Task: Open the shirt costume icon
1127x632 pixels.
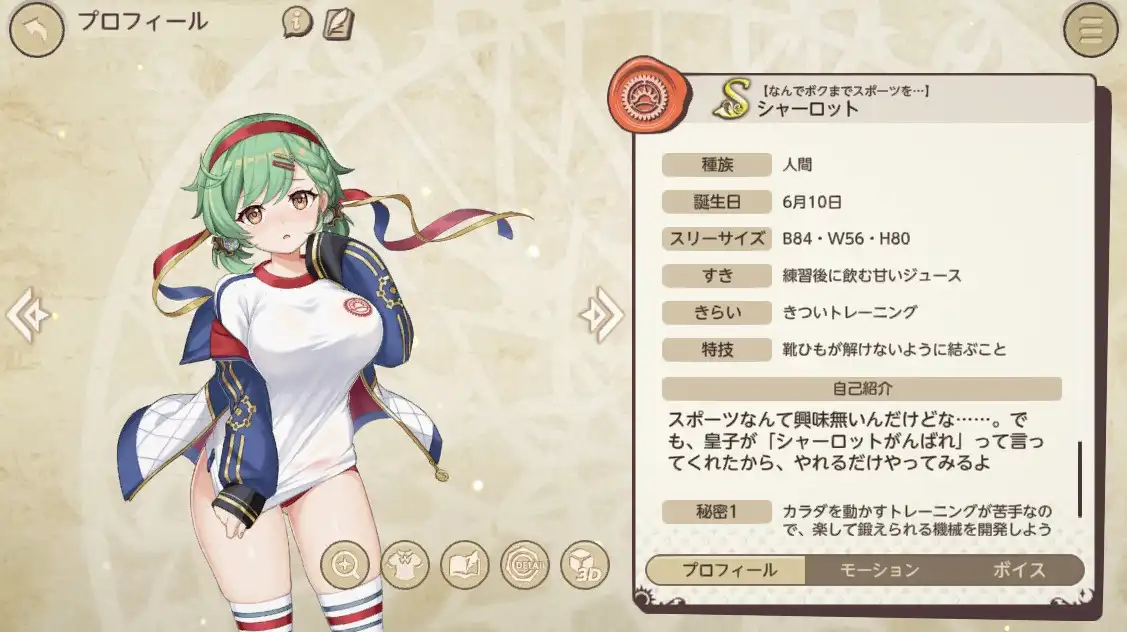Action: pos(405,565)
